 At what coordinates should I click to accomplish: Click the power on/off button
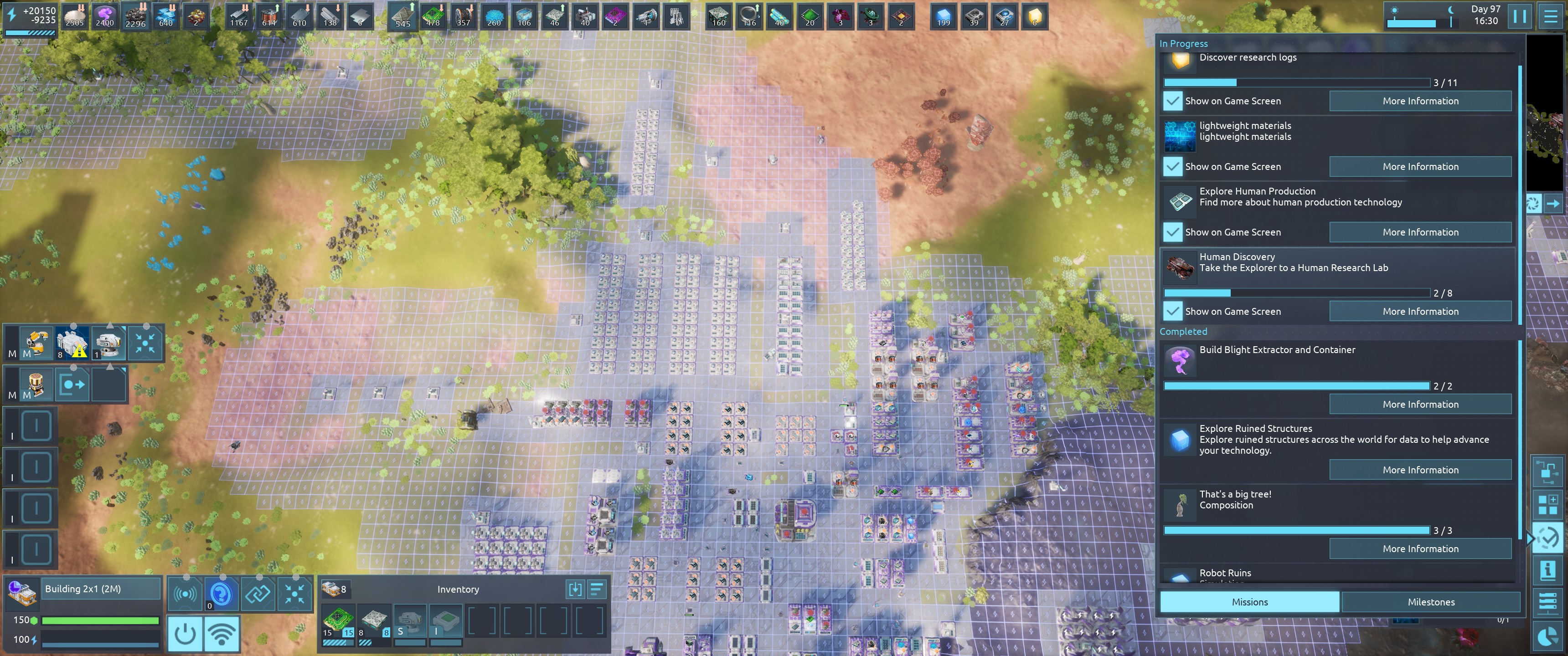tap(185, 634)
